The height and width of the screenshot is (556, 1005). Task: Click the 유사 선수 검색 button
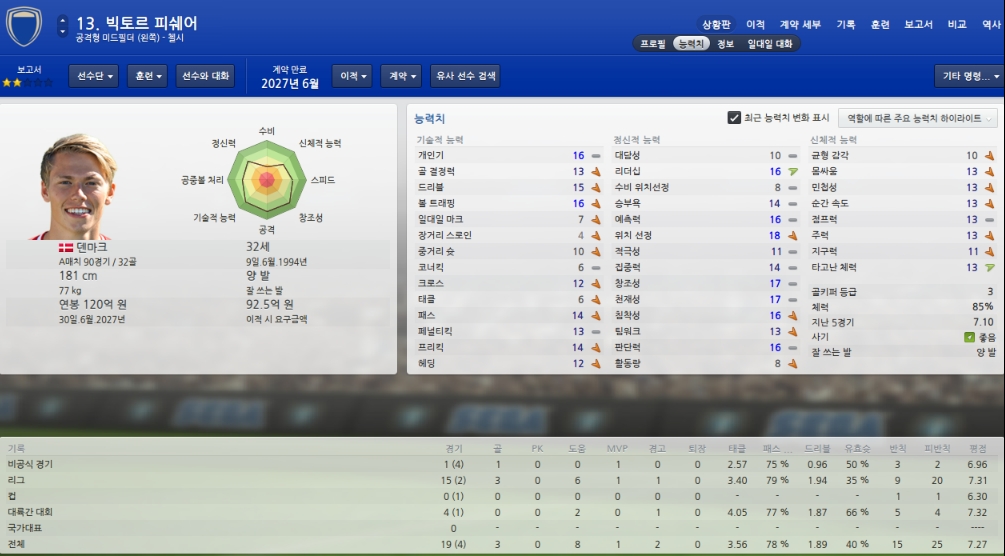click(x=464, y=76)
